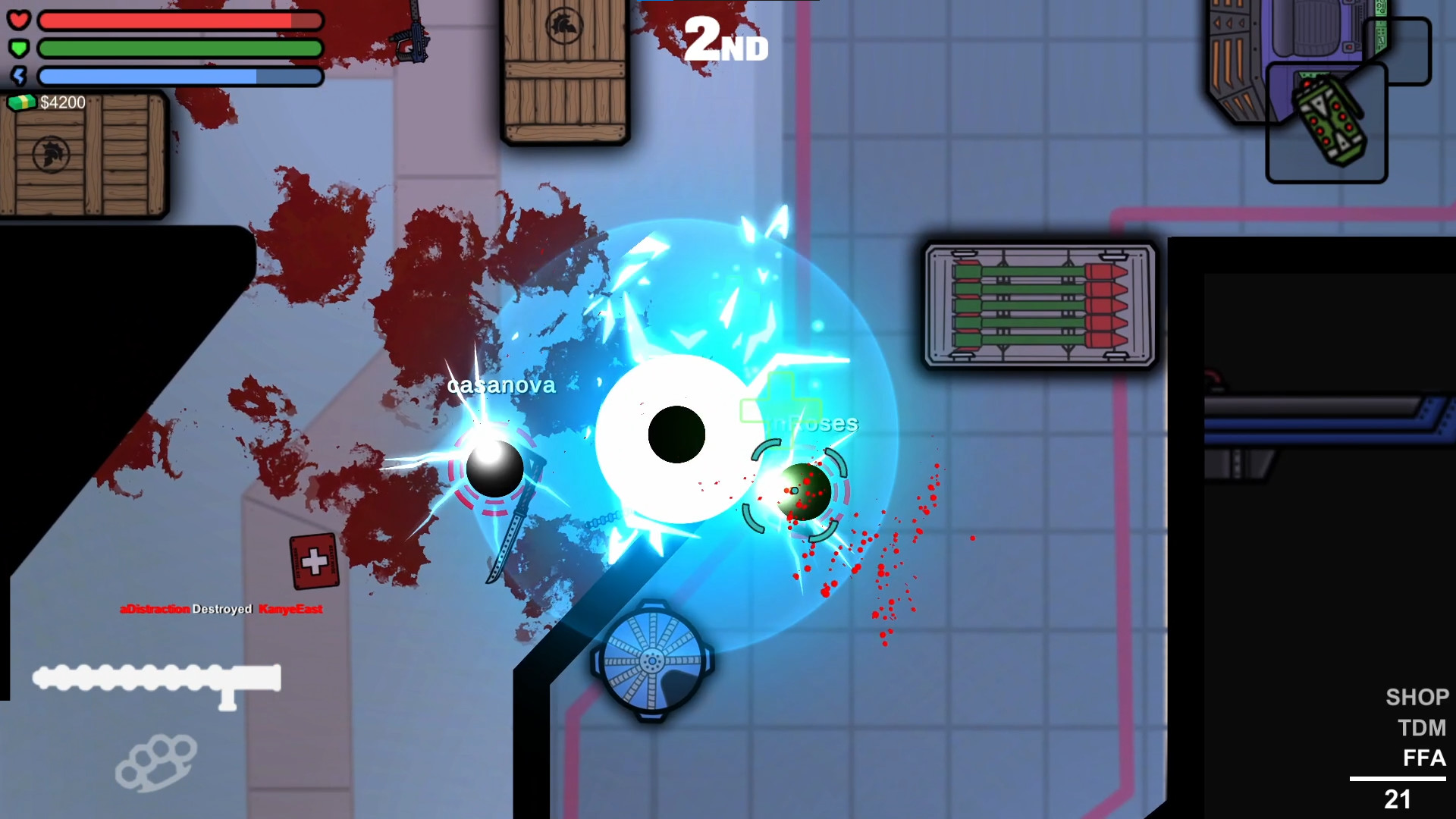
Task: Click the green shield armor icon
Action: (20, 48)
